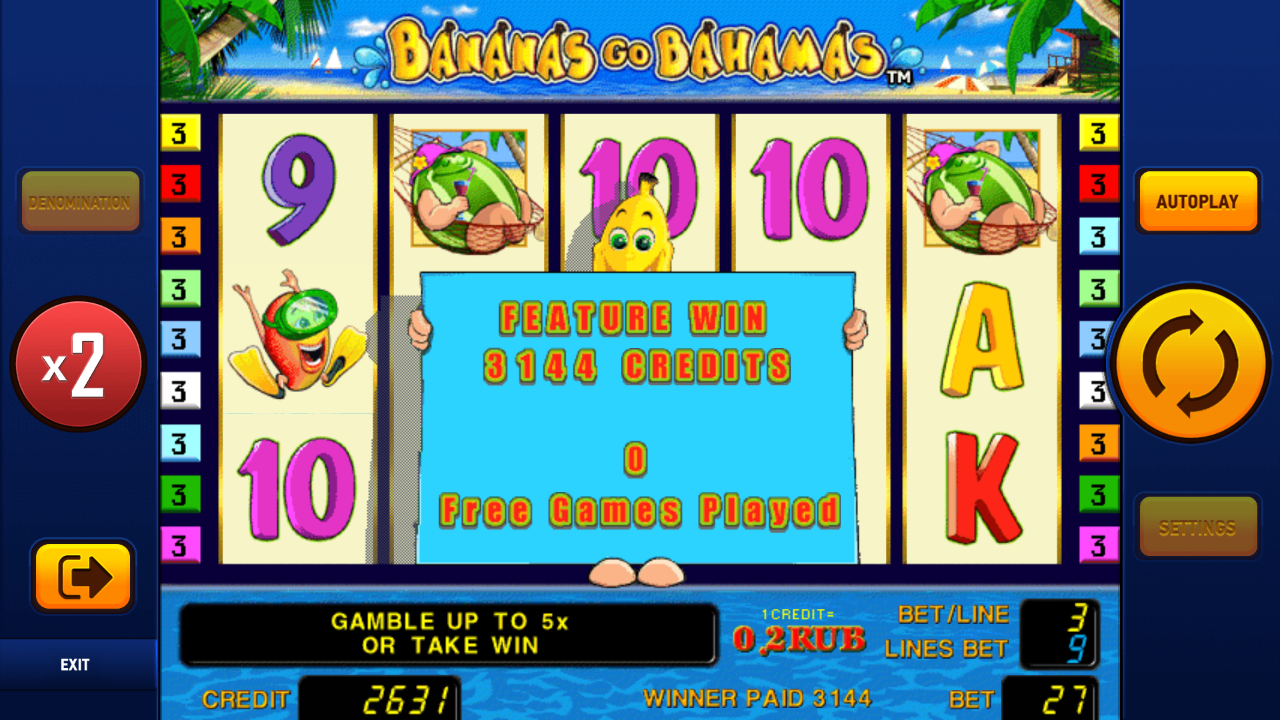Open the Settings panel

click(x=1198, y=526)
